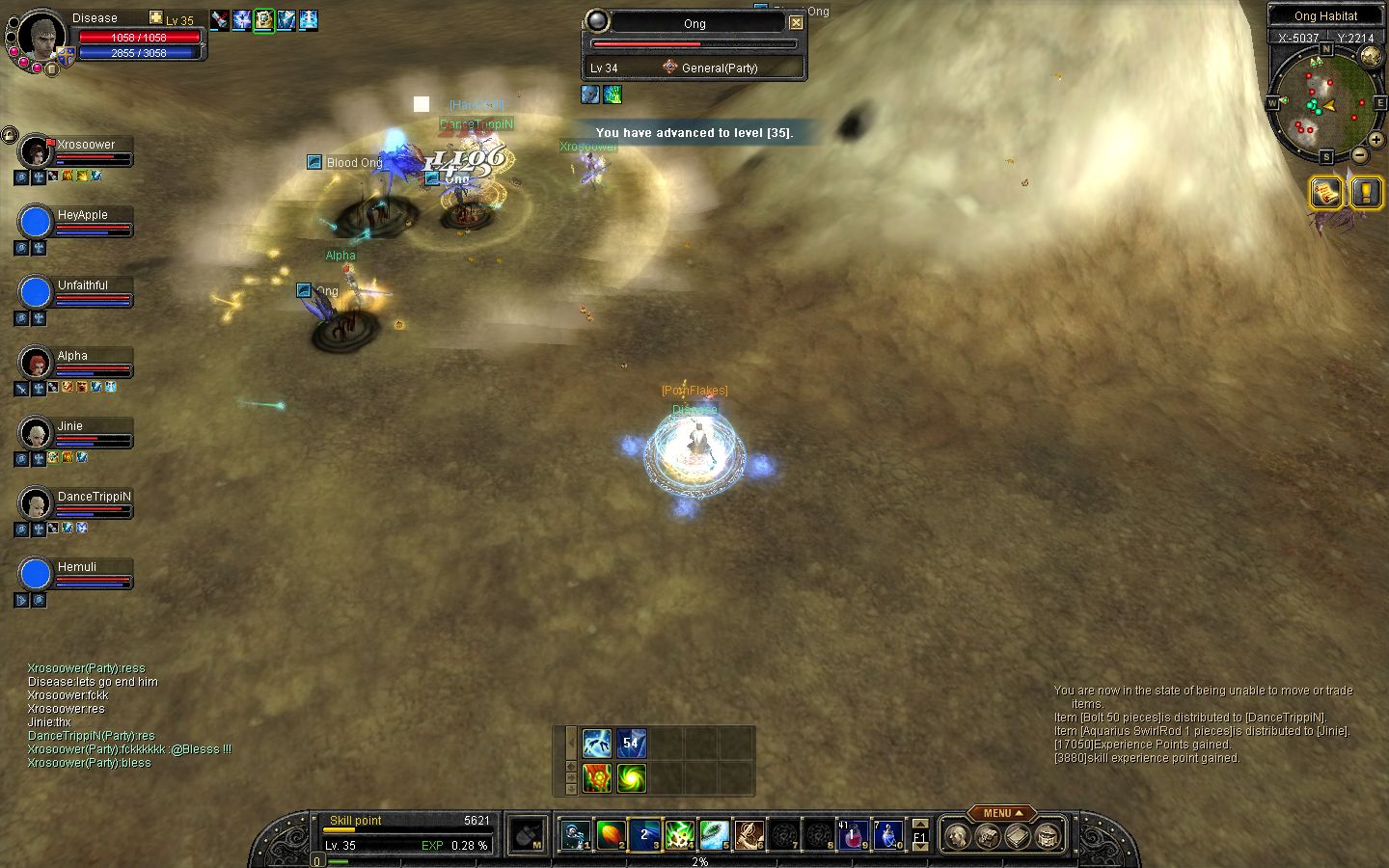Open the MENU button
Image resolution: width=1389 pixels, height=868 pixels.
tap(1002, 813)
